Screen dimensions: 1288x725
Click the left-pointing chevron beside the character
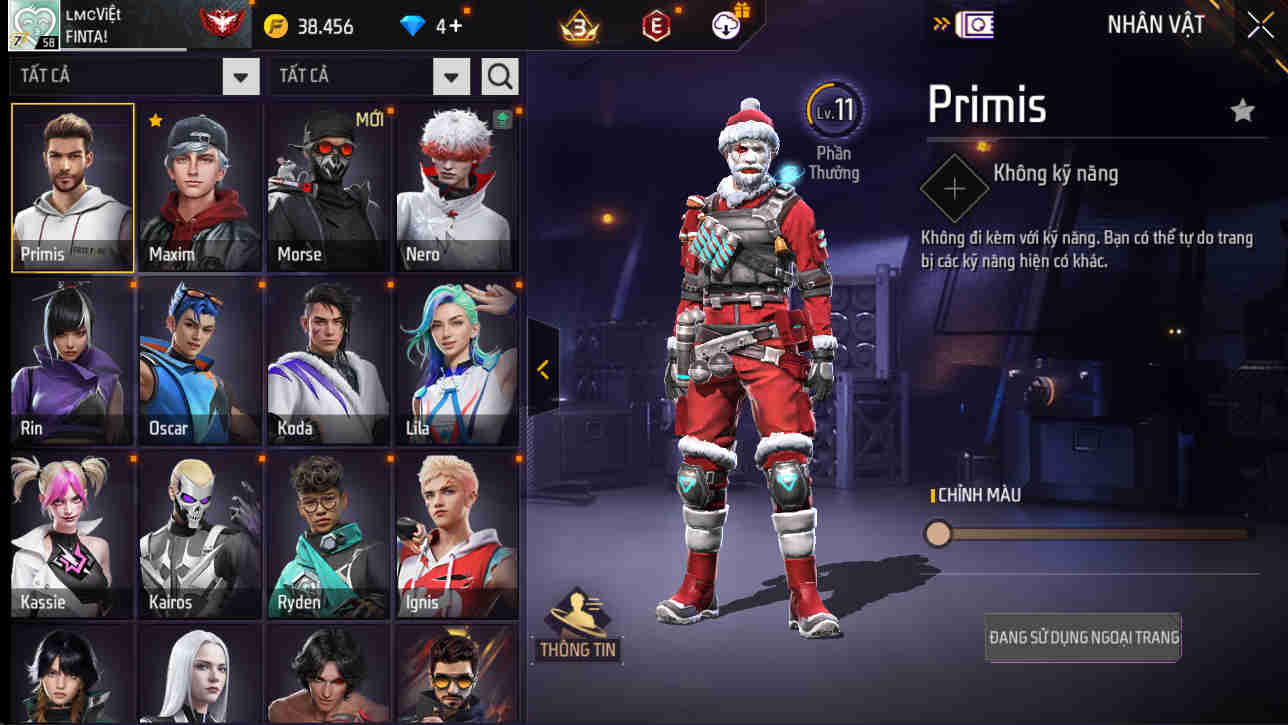pos(541,371)
